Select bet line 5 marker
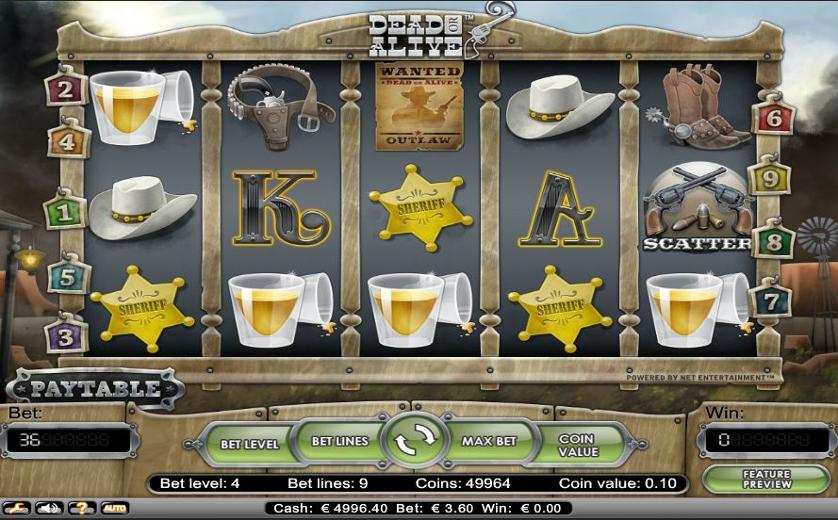This screenshot has width=838, height=520. (x=68, y=275)
